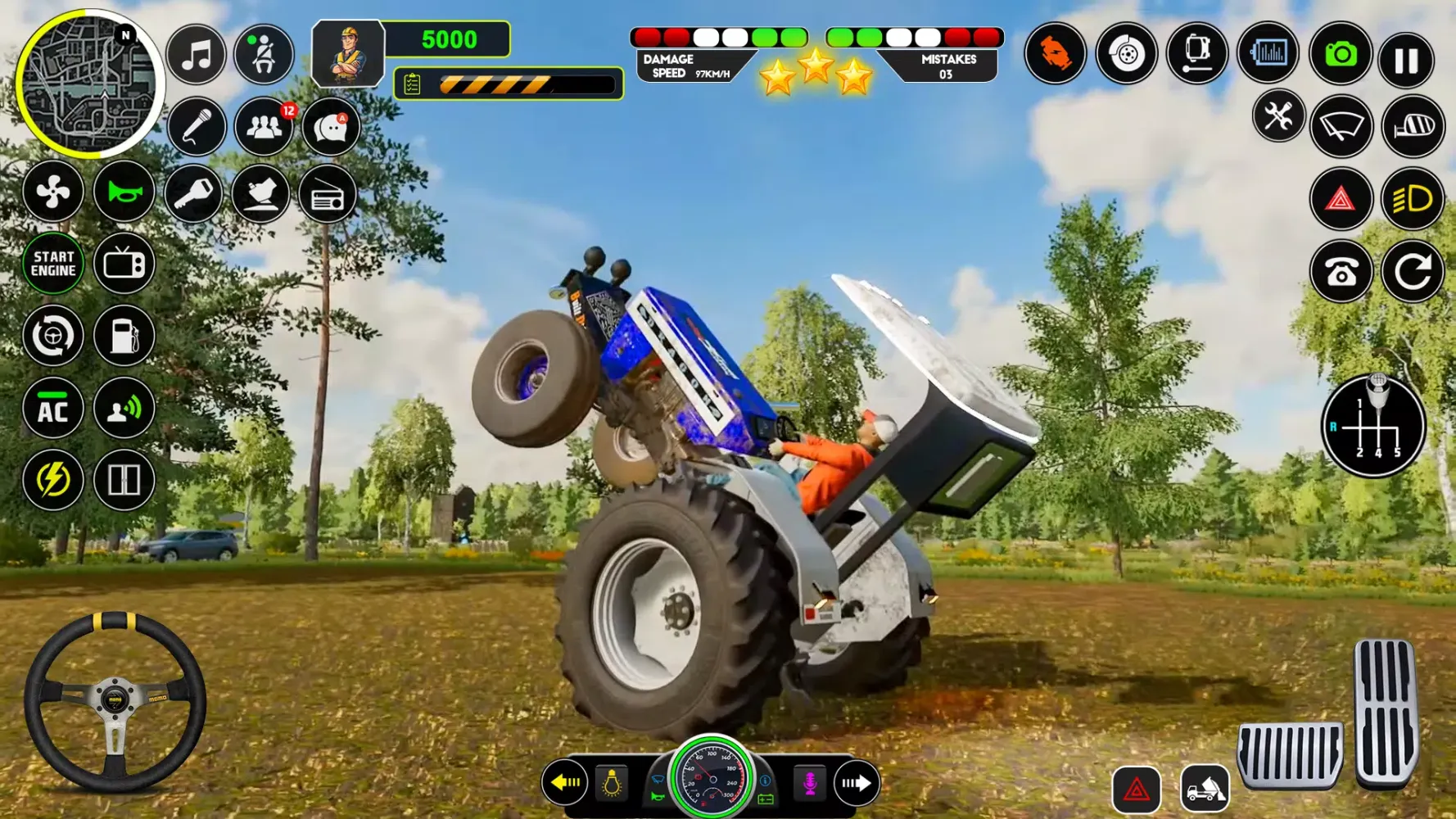Take a screenshot with the green camera
Screen dimensions: 1456x819
tap(1341, 55)
